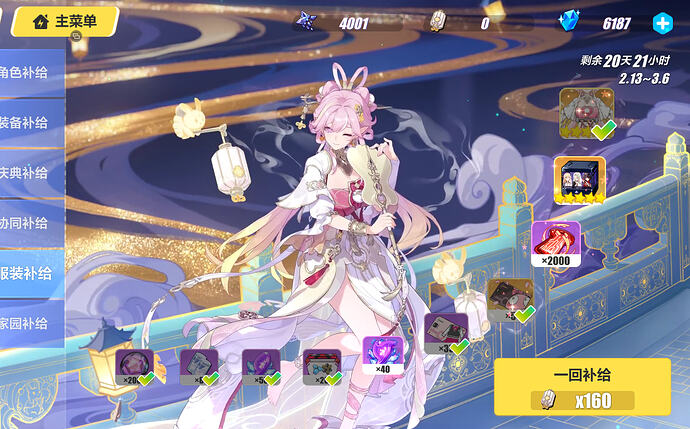Click the blue plus button to add crystals
690x429 pixels.
click(662, 22)
